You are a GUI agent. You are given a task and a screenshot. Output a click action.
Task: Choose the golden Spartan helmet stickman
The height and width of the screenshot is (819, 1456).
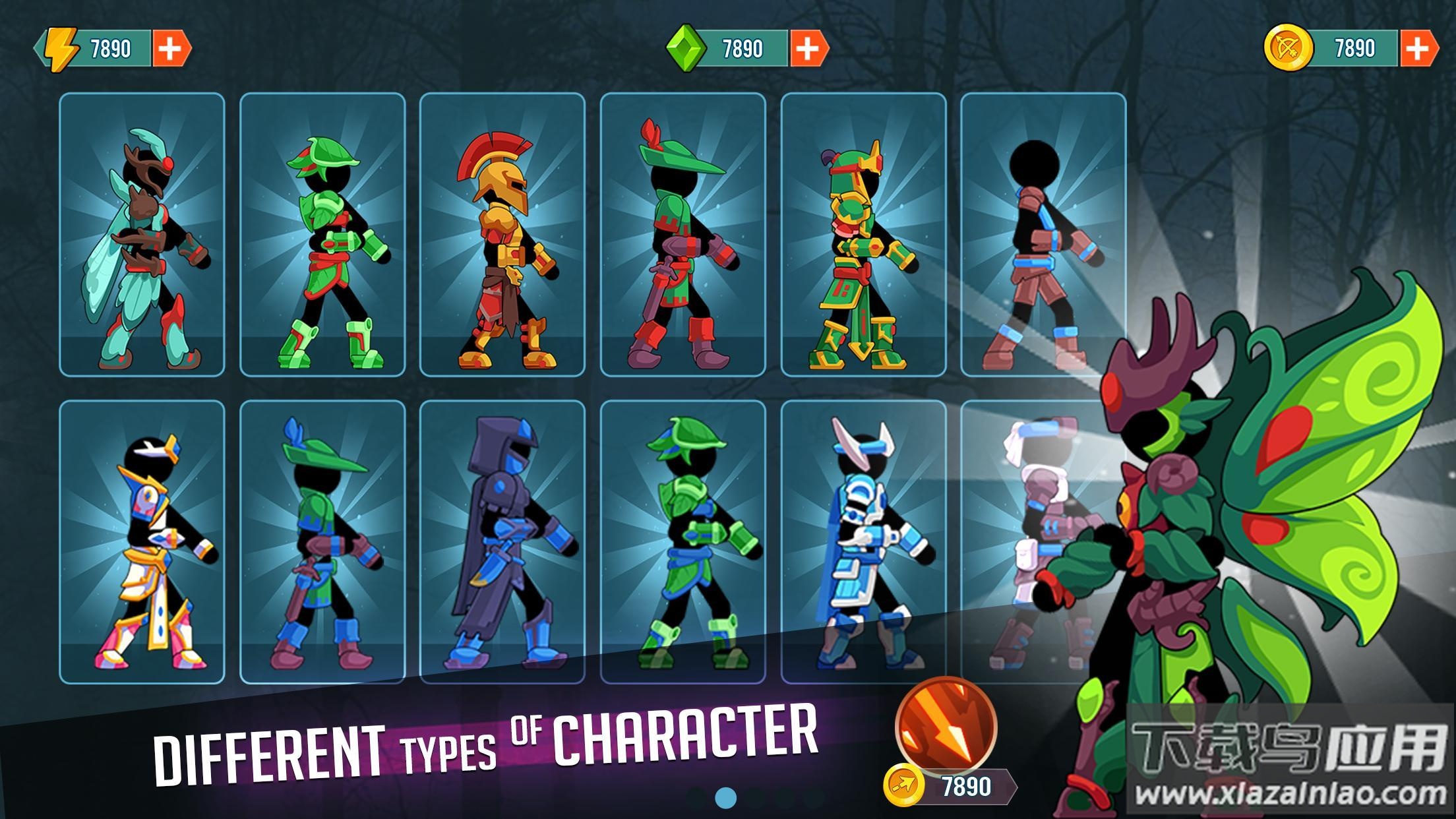click(x=502, y=235)
